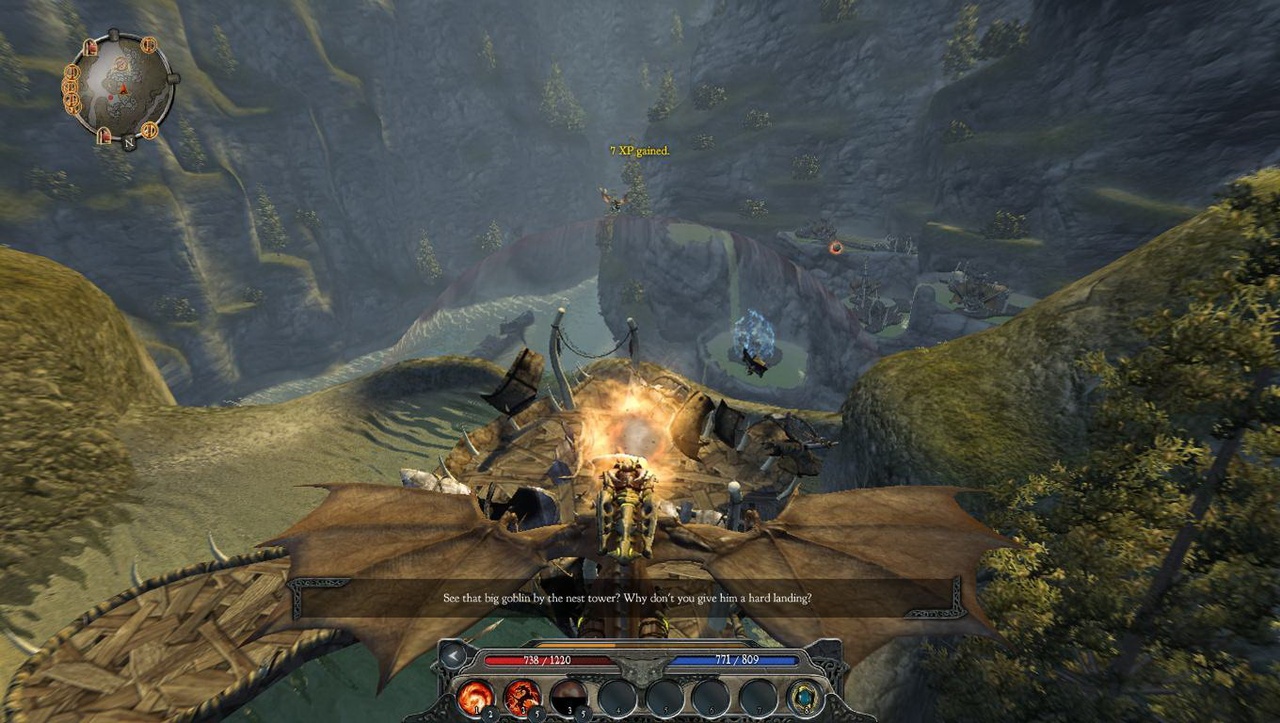This screenshot has width=1280, height=723.
Task: Click the N compass marker under the minimap
Action: 128,142
